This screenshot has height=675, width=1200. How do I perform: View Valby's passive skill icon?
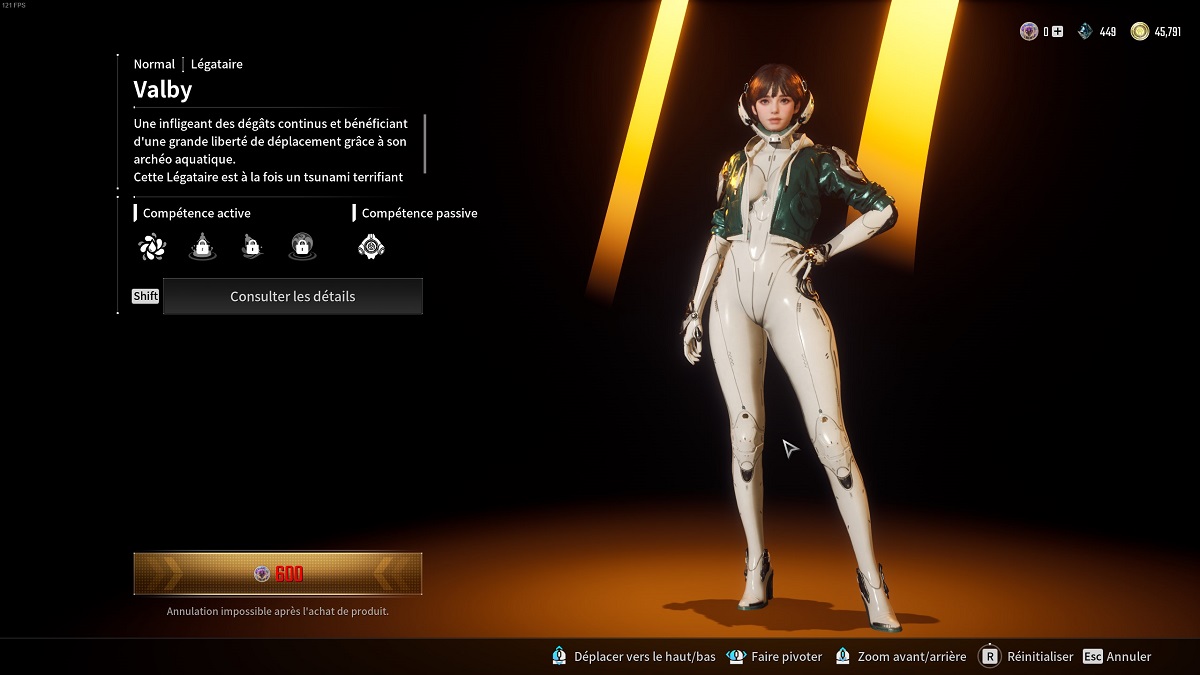coord(371,246)
